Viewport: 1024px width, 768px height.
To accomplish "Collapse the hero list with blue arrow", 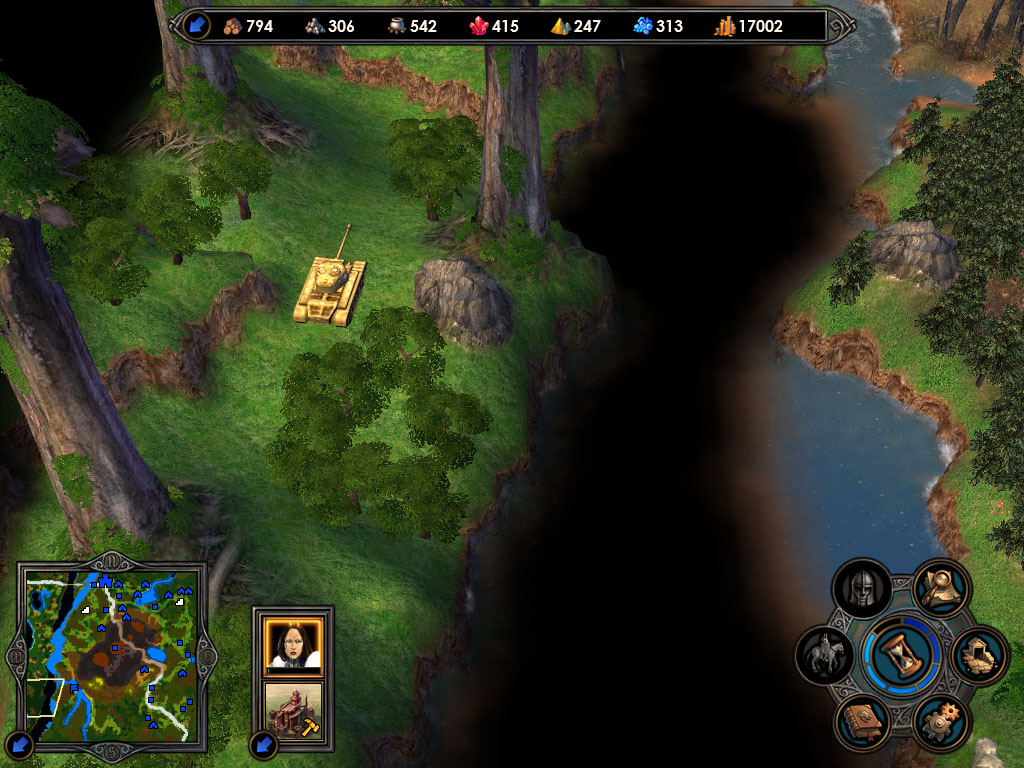I will click(264, 745).
